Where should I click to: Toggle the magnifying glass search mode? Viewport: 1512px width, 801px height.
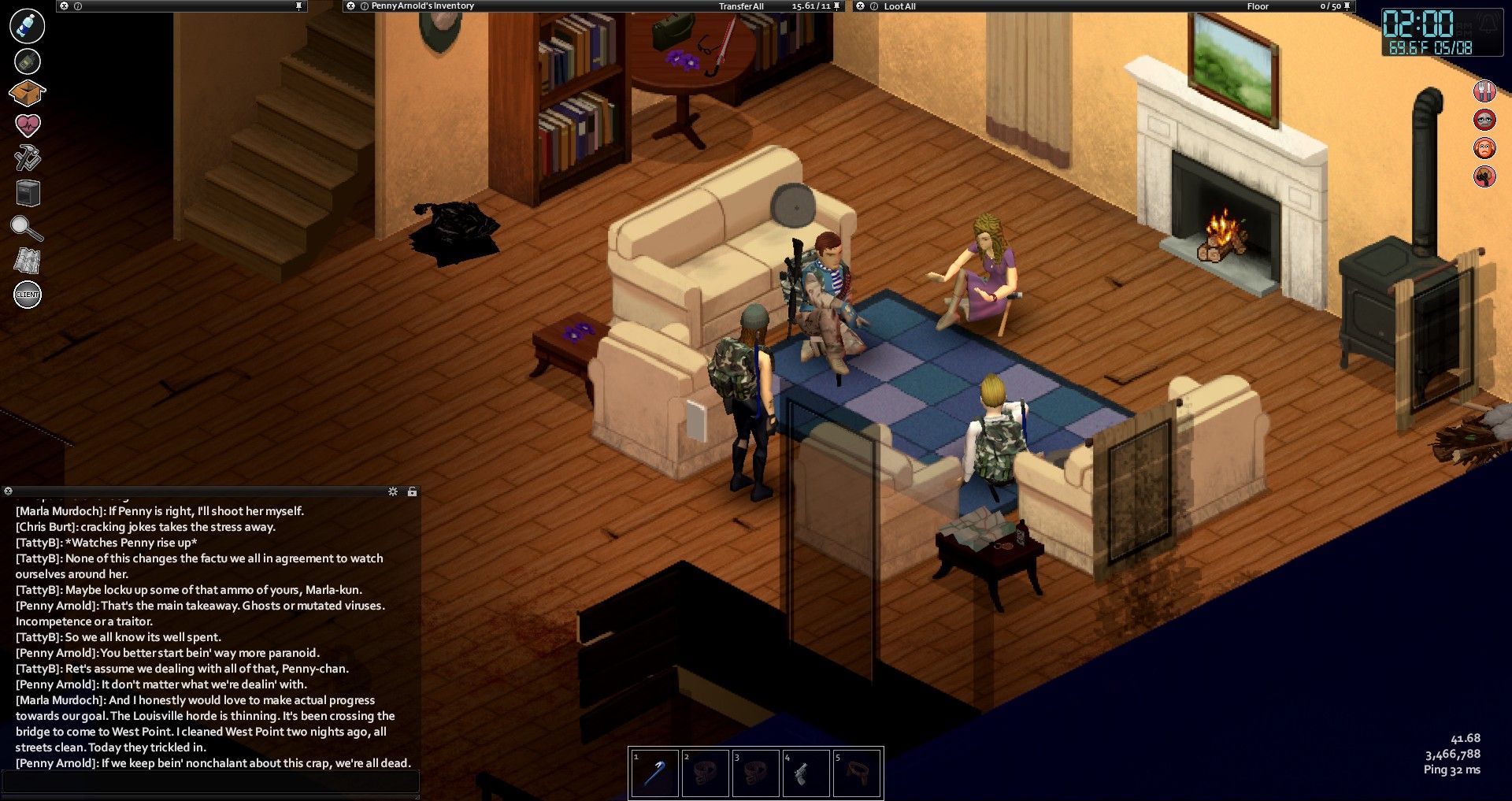(x=27, y=228)
